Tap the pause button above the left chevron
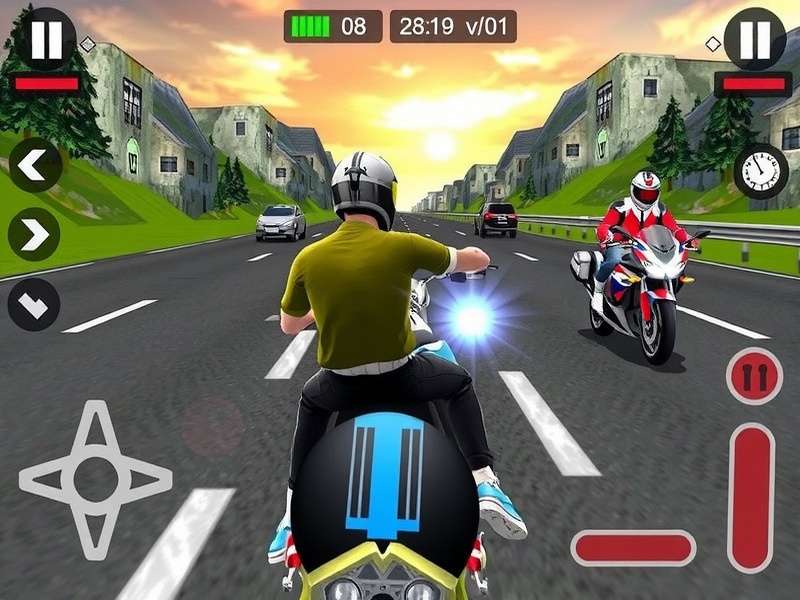 tap(46, 40)
